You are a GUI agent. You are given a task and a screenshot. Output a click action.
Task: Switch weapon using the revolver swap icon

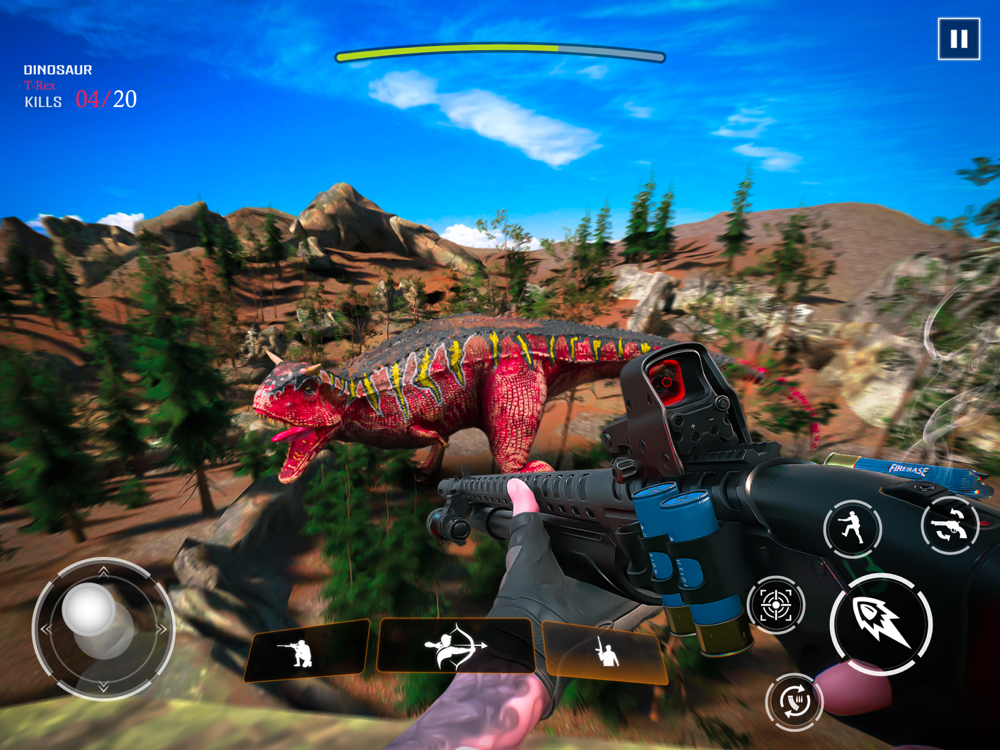(x=949, y=525)
